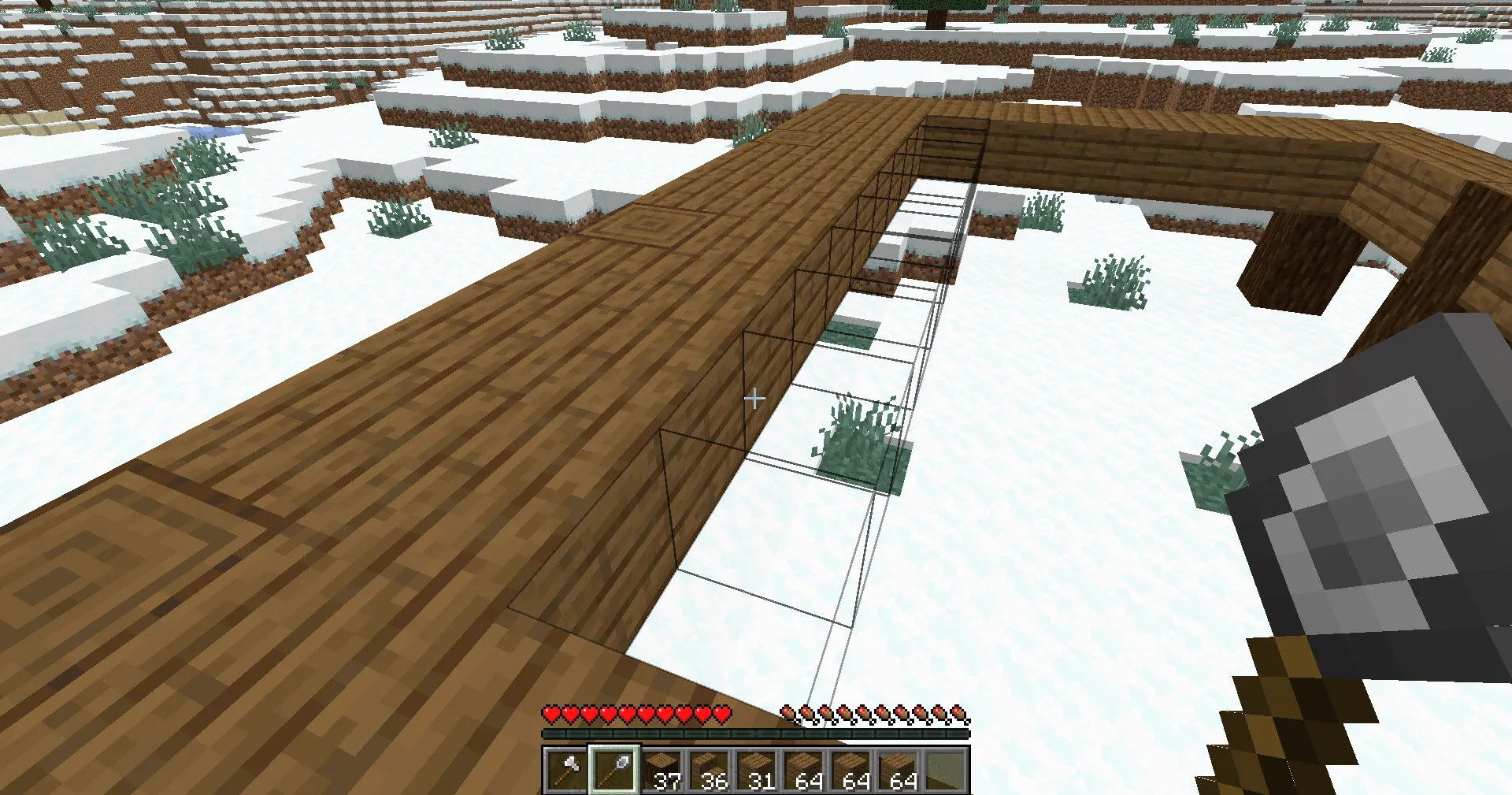
Task: Click the crosshair at screen center
Action: [754, 399]
